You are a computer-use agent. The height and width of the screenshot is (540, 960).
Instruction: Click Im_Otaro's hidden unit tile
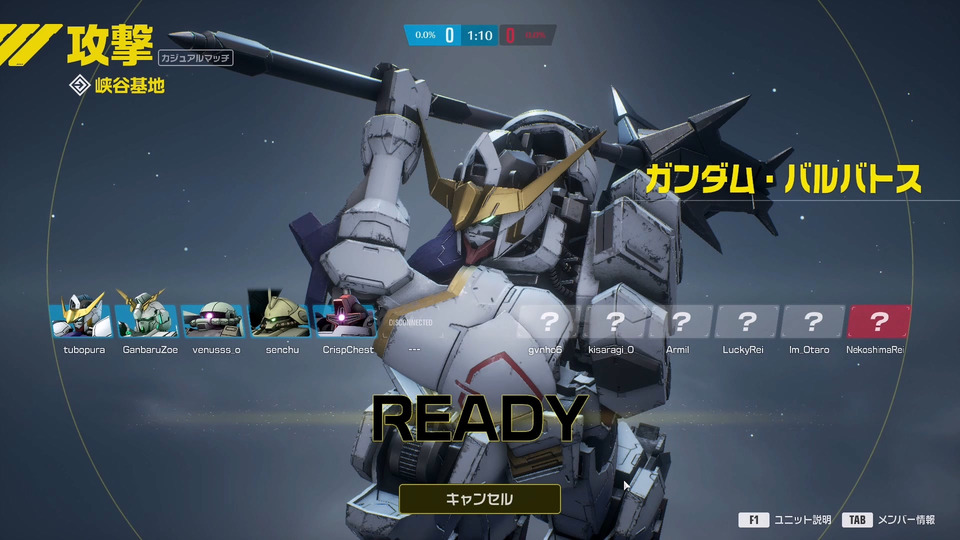coord(812,321)
